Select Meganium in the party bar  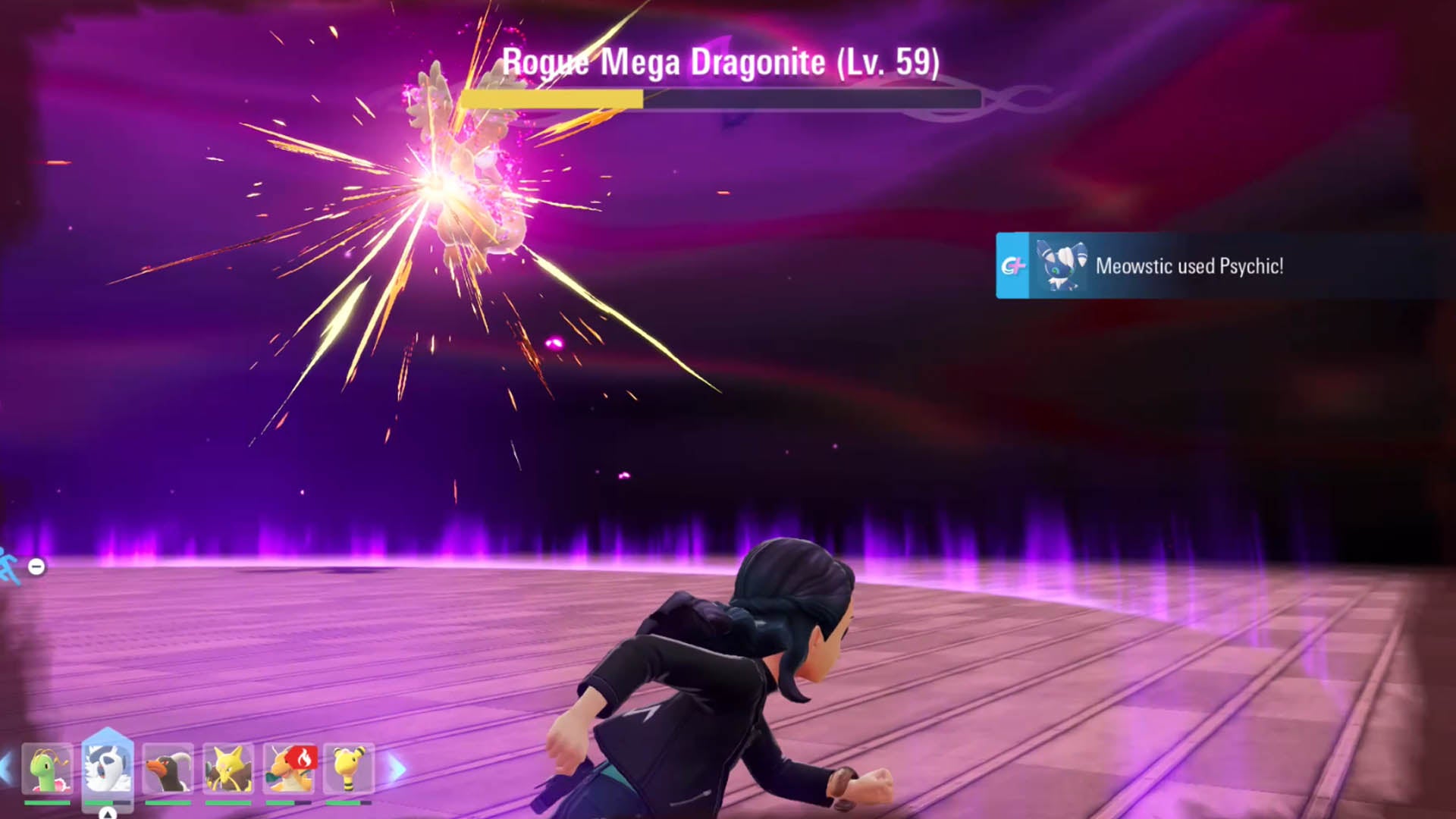(47, 769)
